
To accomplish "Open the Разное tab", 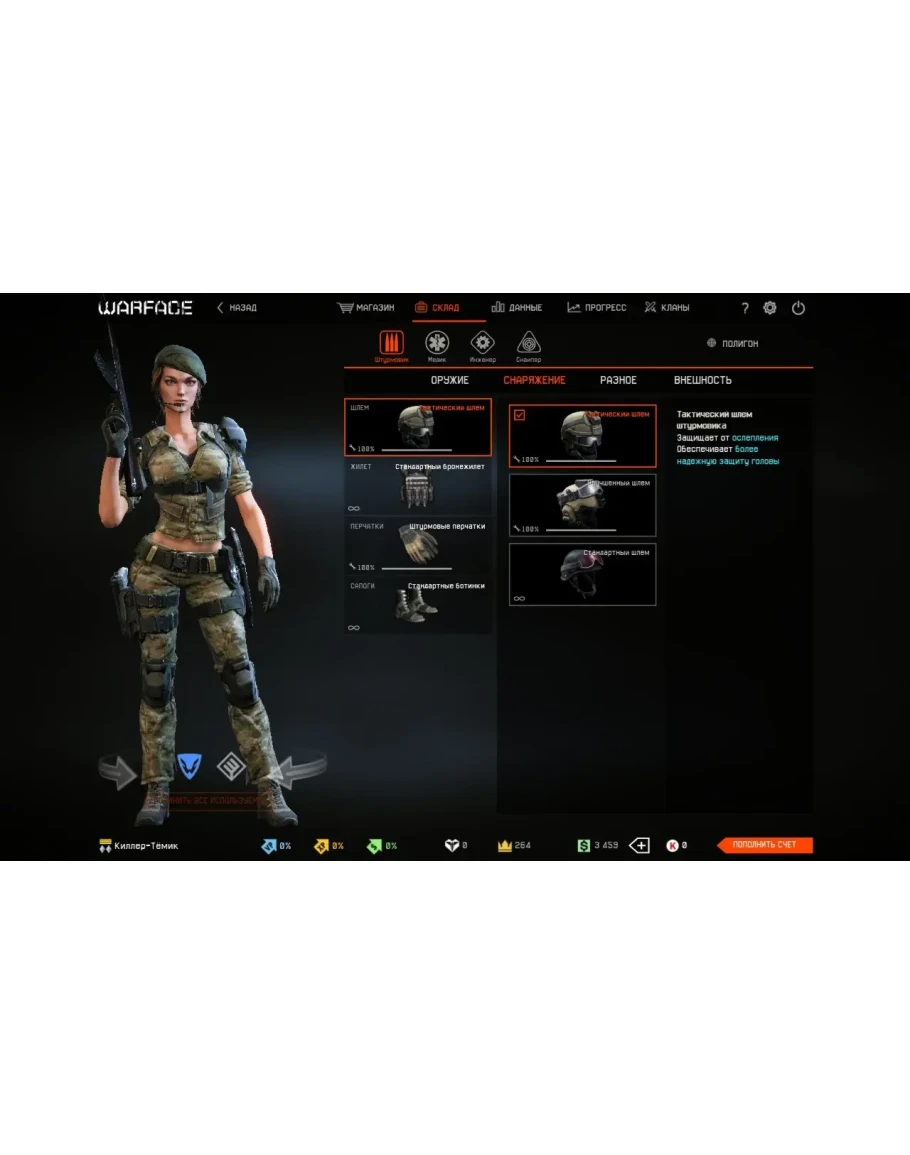I will [618, 380].
